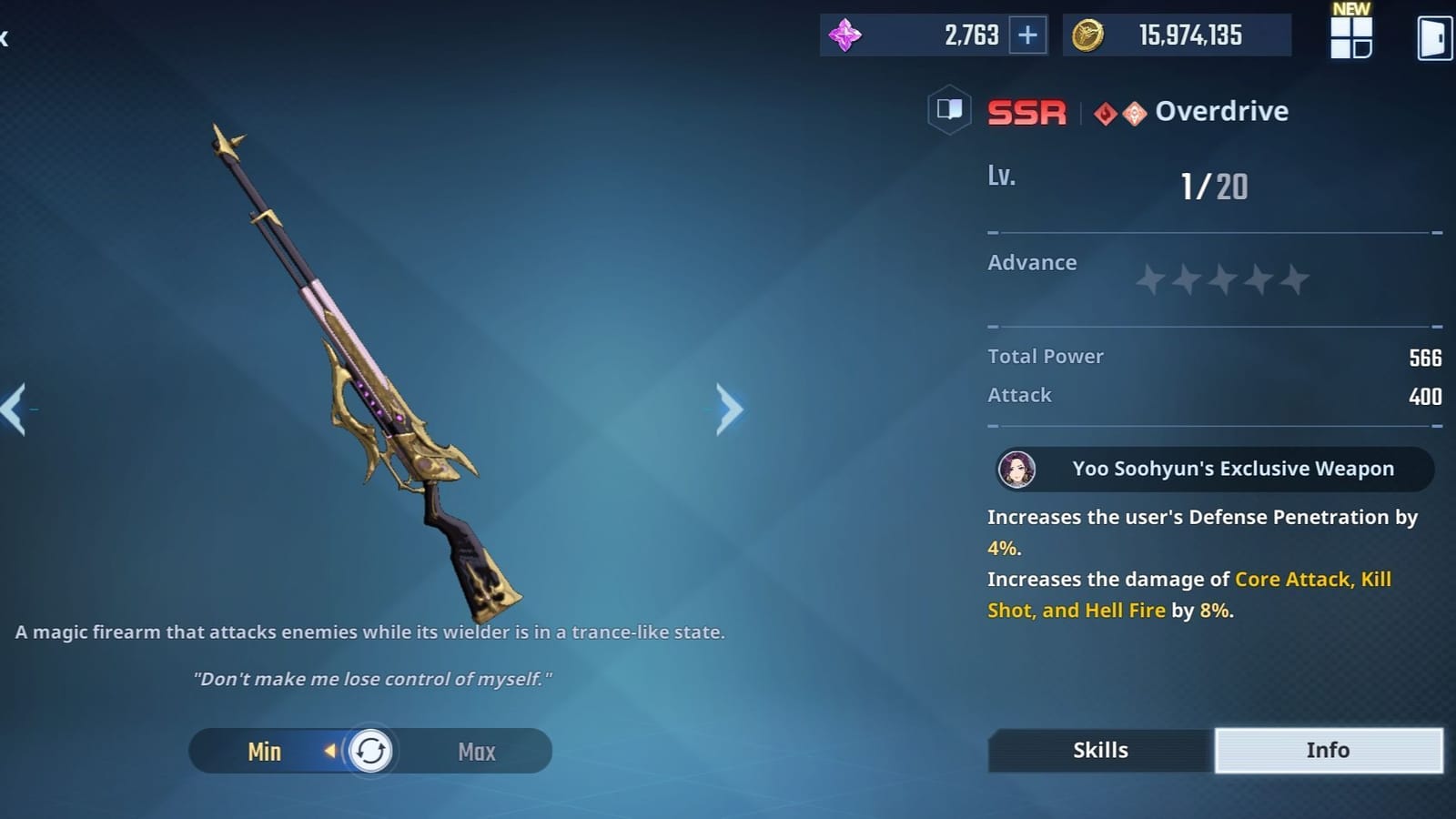This screenshot has width=1456, height=819.
Task: Click the refresh icon on the Min/Max switch
Action: coord(369,751)
